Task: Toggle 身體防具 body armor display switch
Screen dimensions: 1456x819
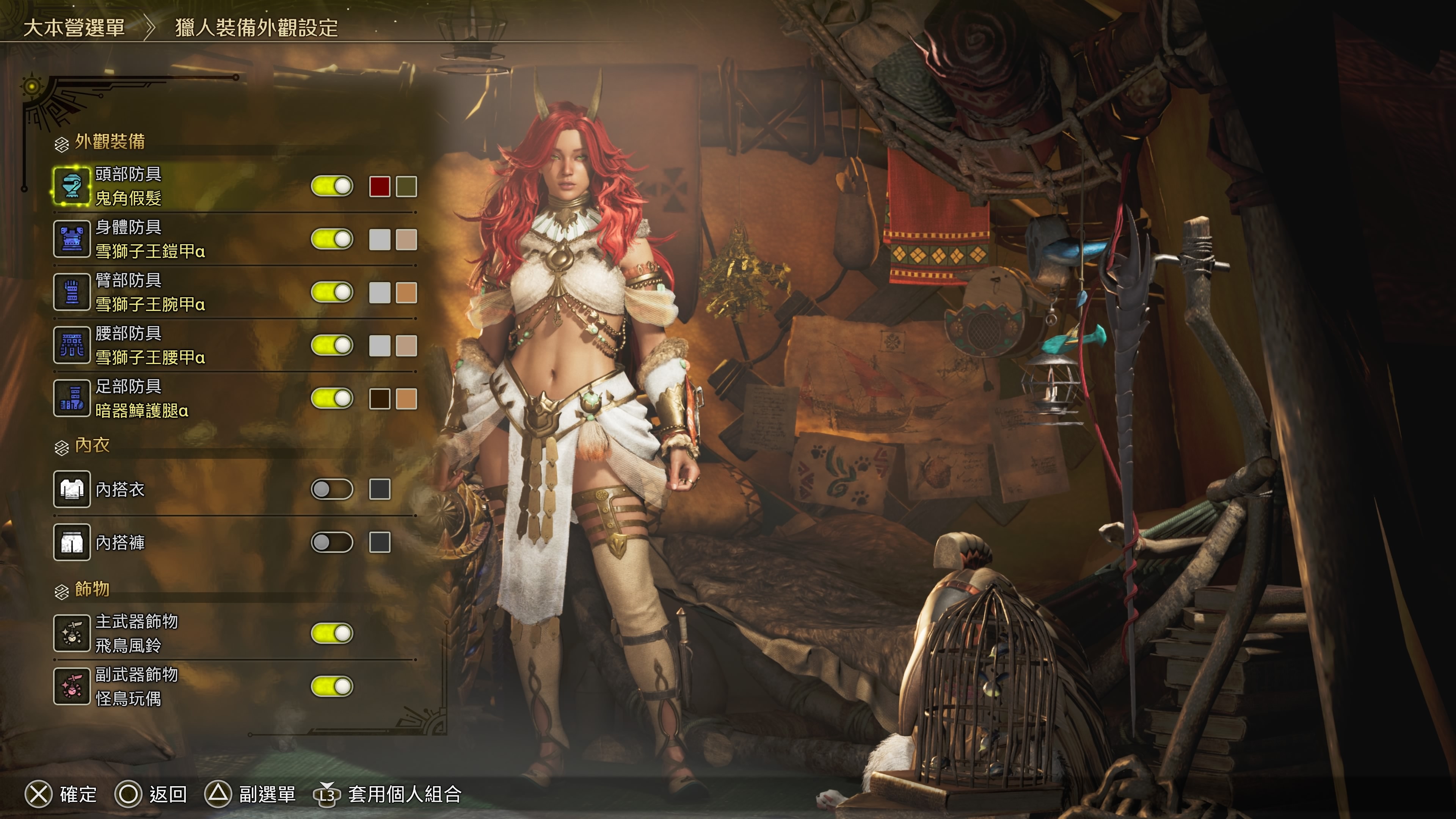Action: [332, 239]
